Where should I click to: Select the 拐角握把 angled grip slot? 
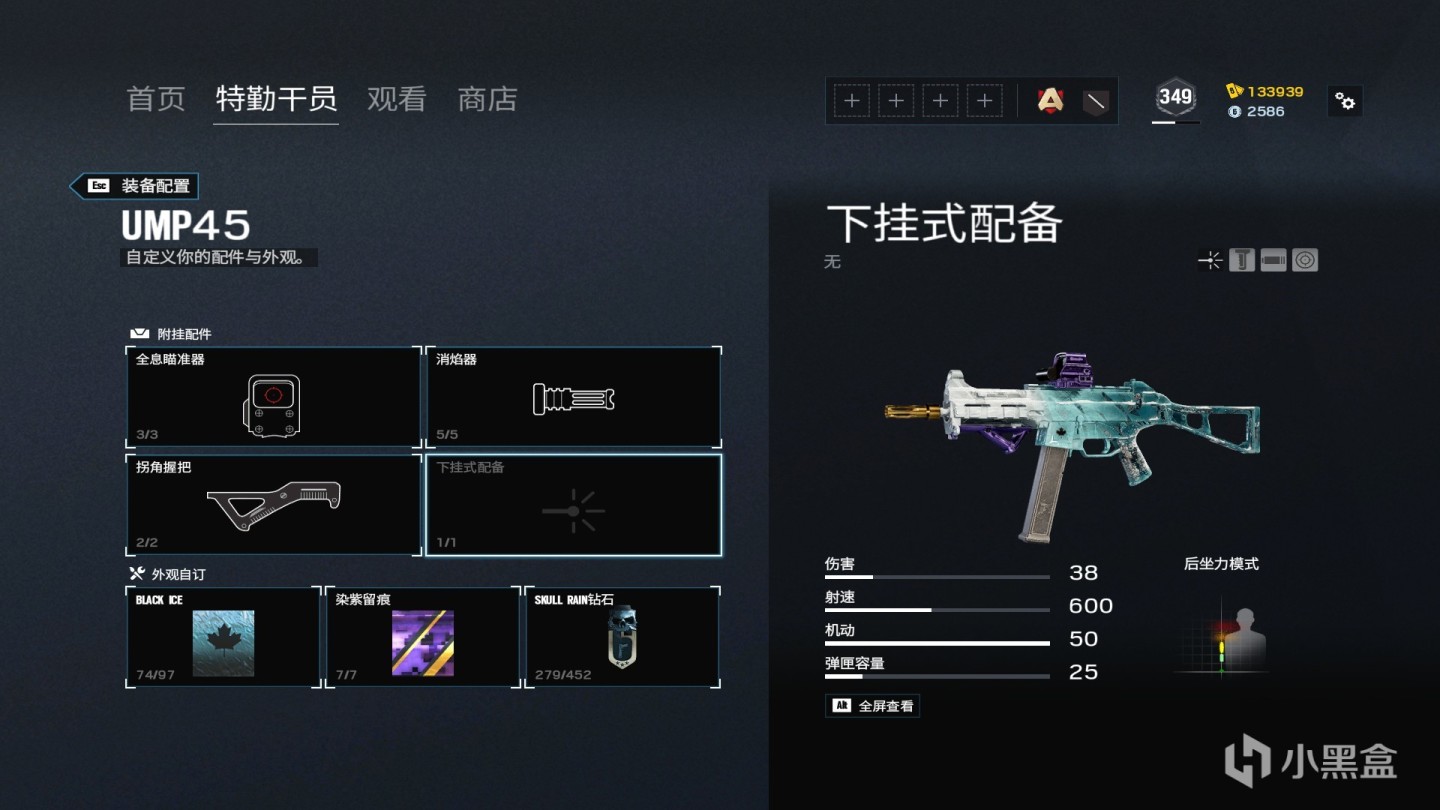[273, 505]
